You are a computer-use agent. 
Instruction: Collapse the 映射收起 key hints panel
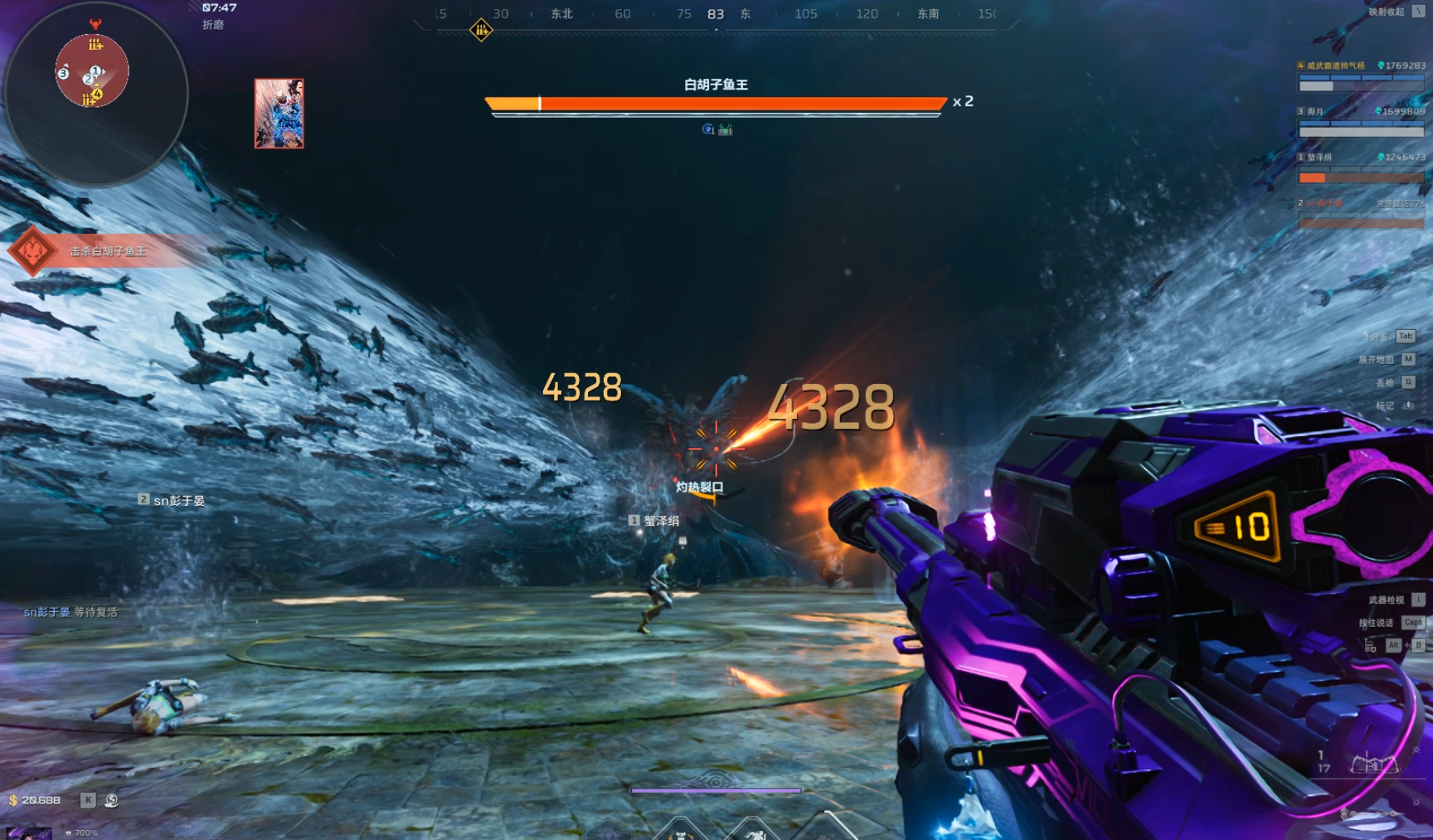point(1418,12)
